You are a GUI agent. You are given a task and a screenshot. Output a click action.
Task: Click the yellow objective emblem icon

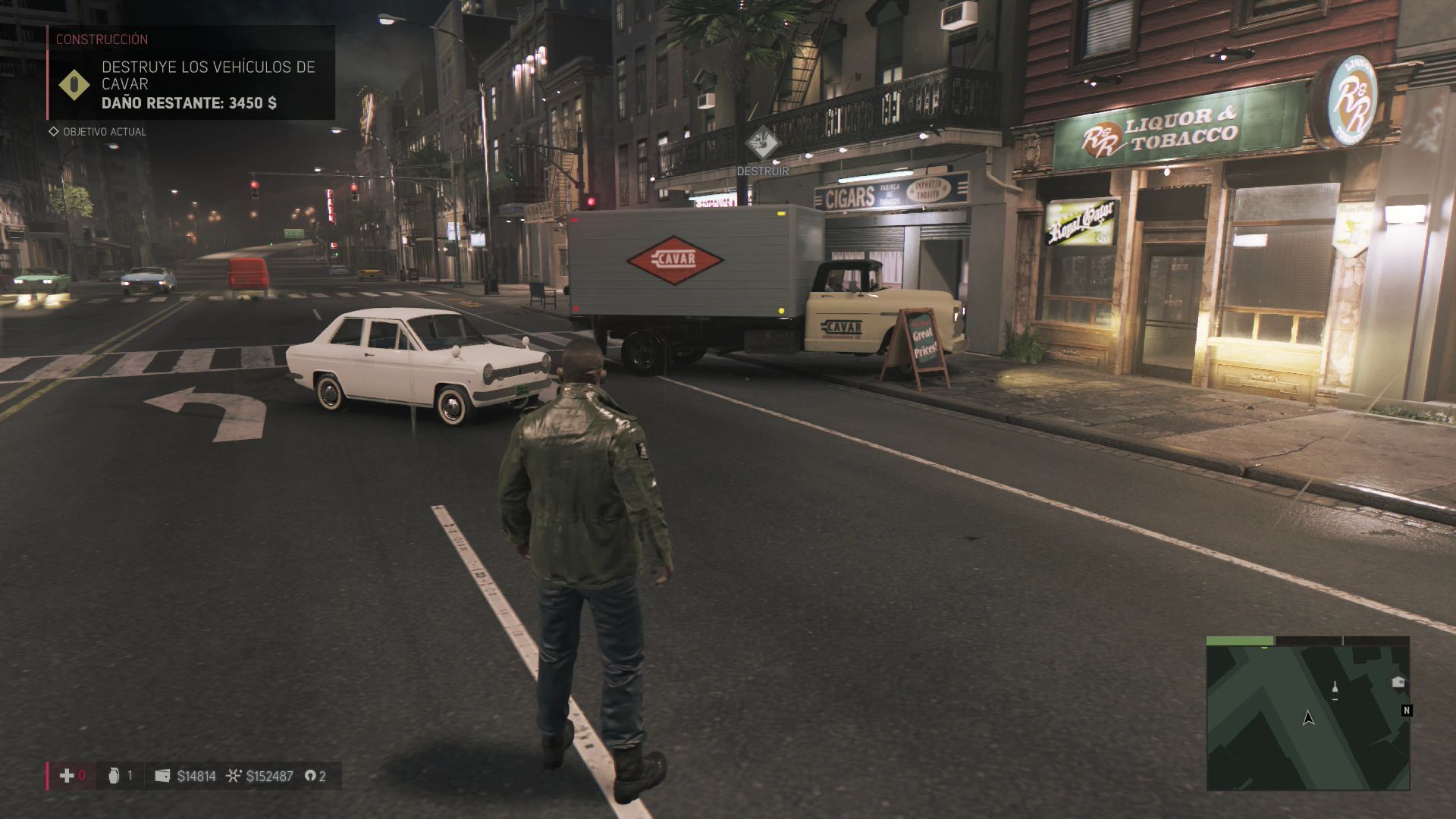tap(74, 86)
